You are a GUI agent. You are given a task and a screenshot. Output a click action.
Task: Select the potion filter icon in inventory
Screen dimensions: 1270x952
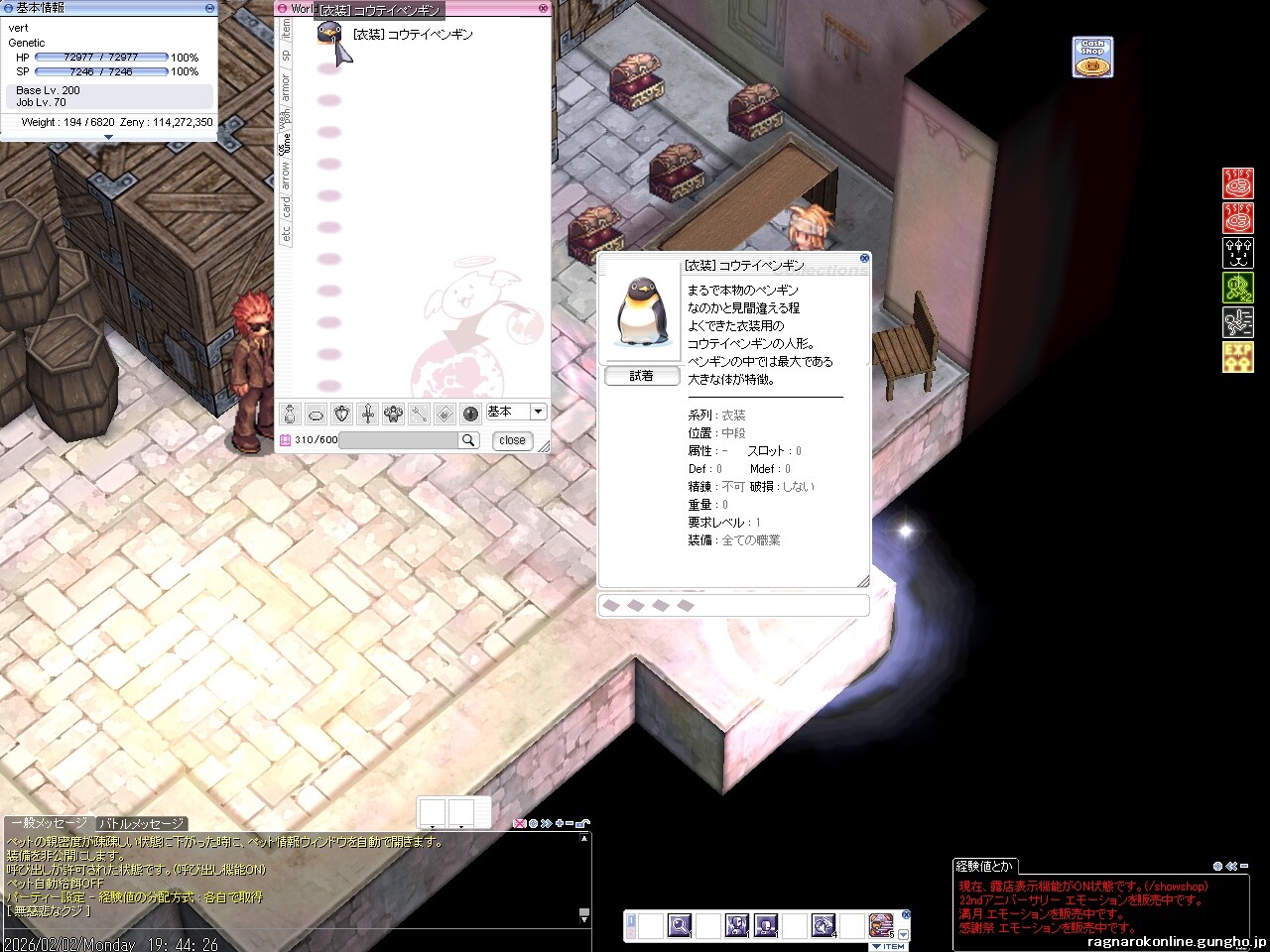(x=290, y=414)
